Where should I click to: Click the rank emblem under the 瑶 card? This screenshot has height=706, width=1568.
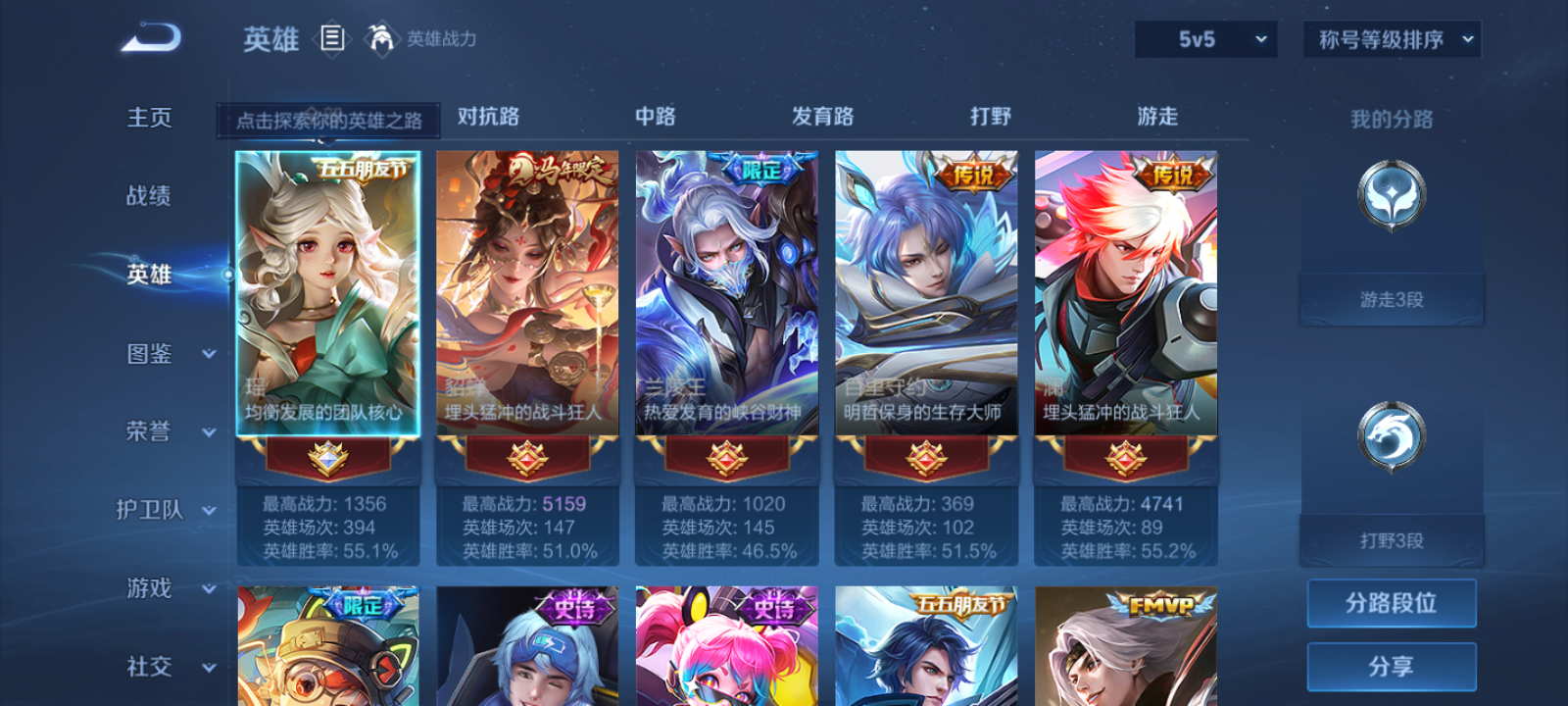pos(333,461)
